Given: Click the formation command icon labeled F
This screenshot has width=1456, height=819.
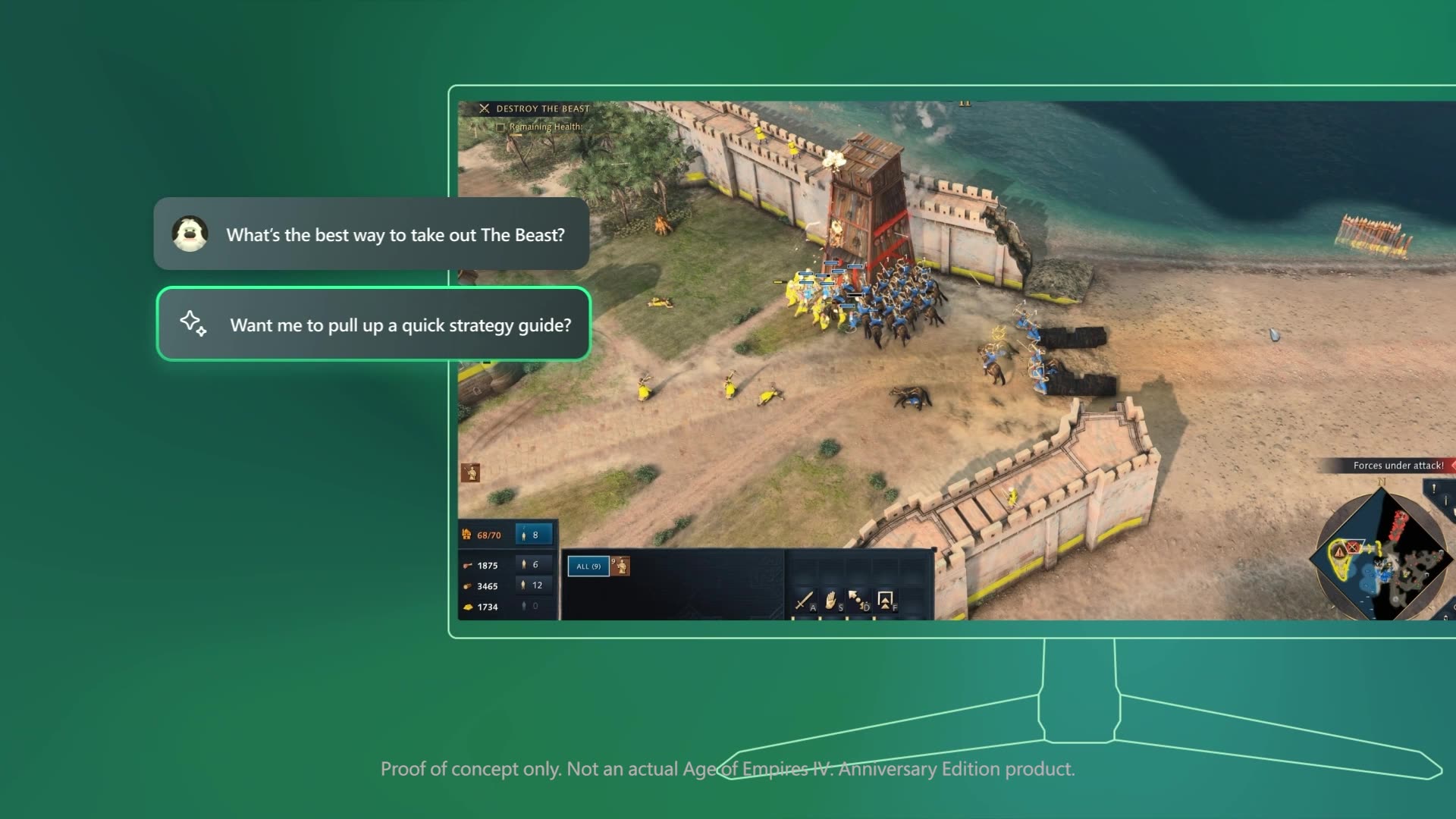Looking at the screenshot, I should click(x=884, y=600).
